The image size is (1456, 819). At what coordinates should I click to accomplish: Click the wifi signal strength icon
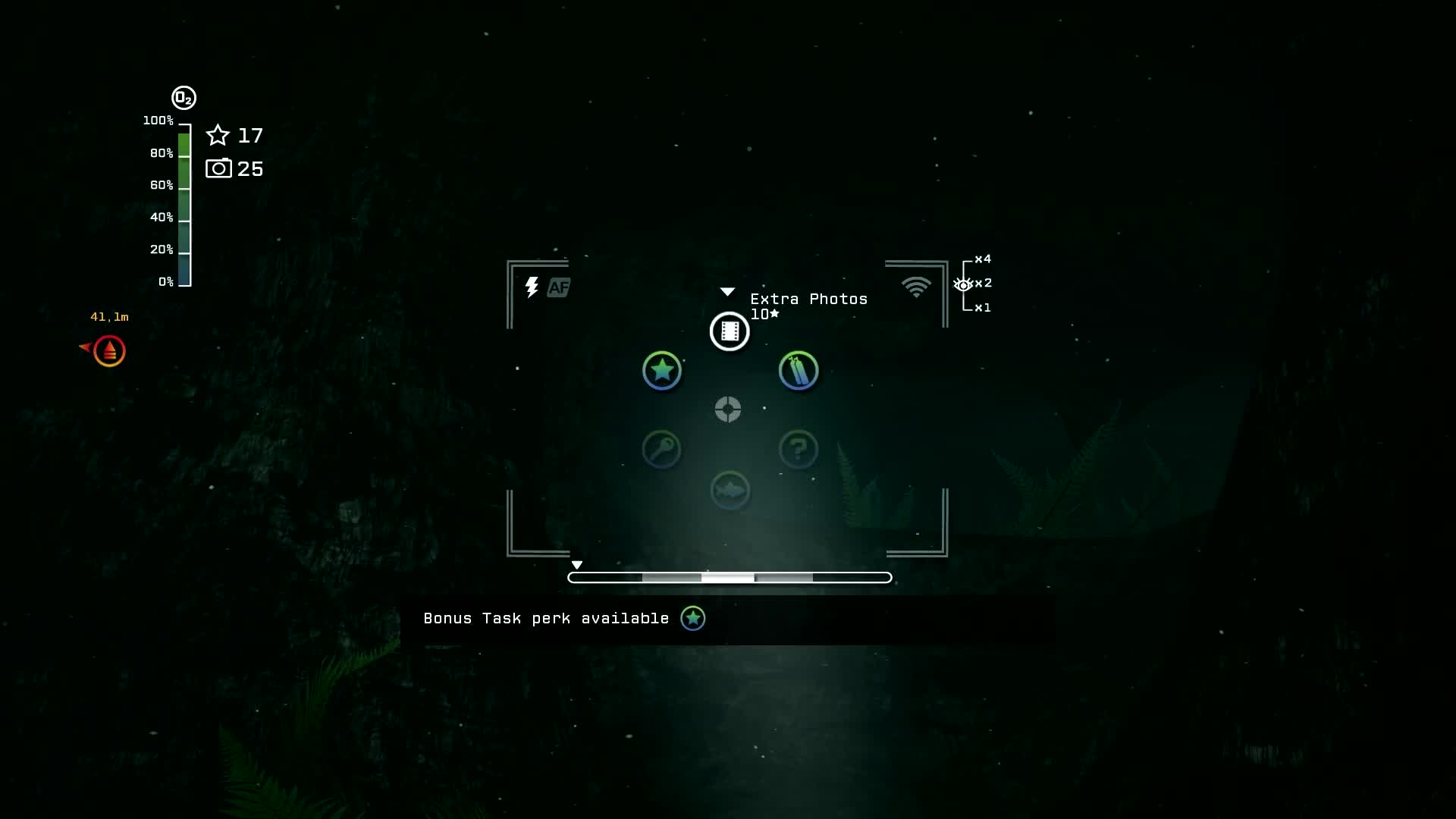pyautogui.click(x=916, y=287)
